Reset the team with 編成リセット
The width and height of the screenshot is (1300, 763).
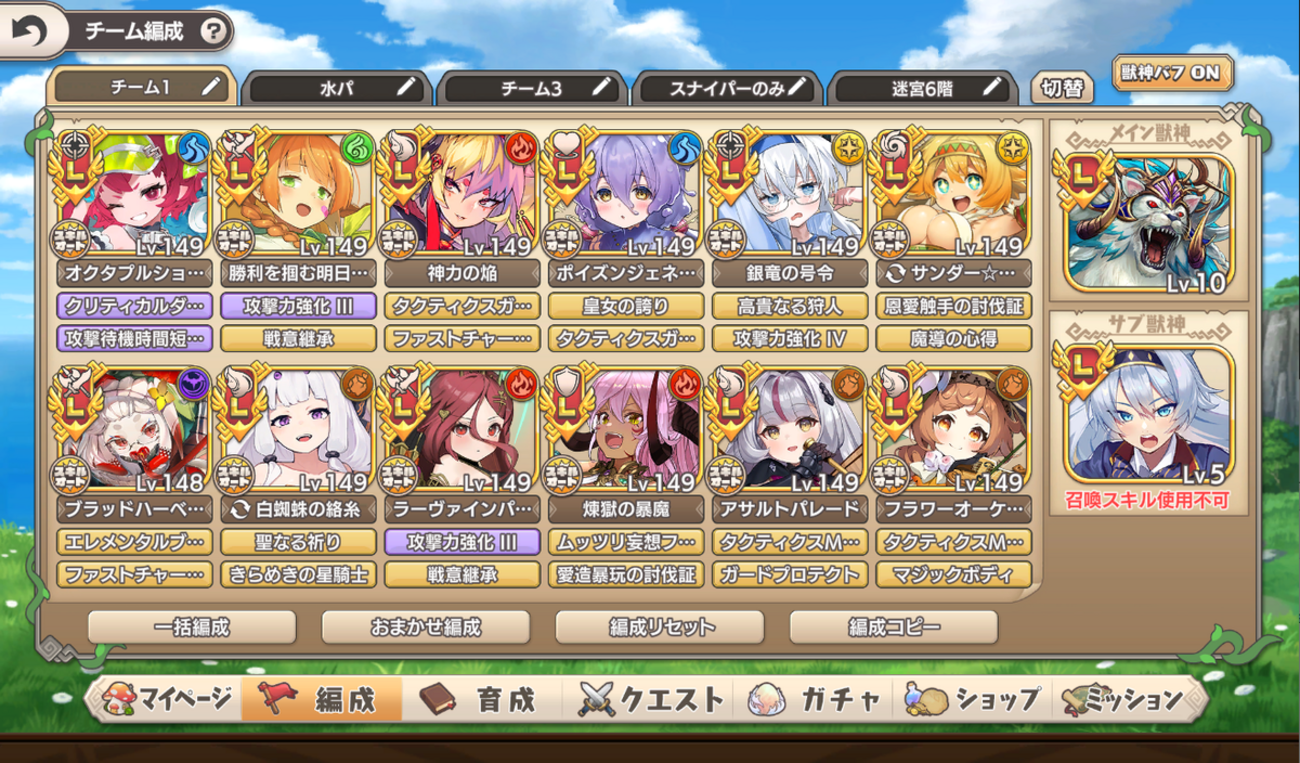coord(660,627)
